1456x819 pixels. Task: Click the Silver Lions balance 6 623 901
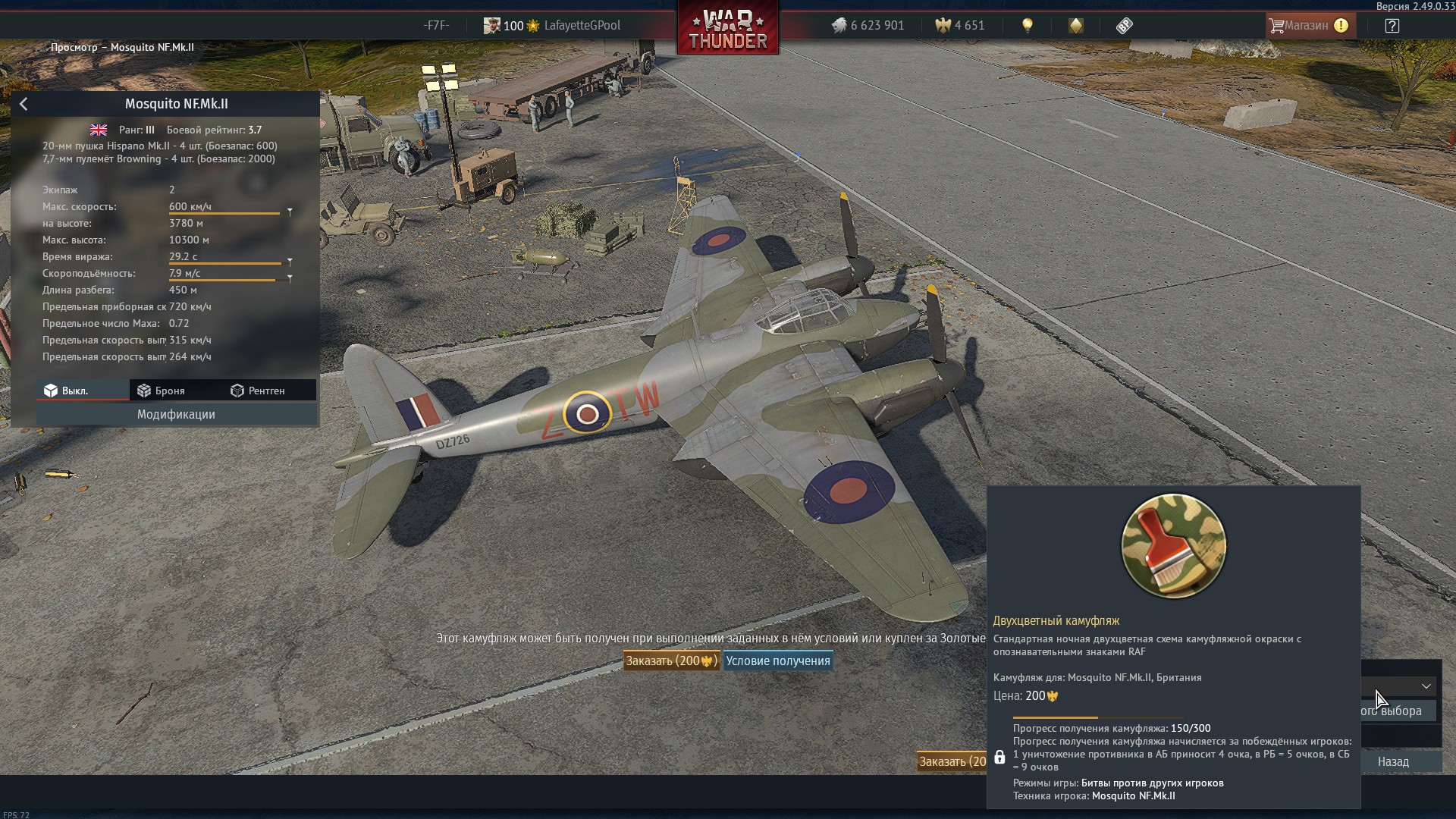click(868, 26)
